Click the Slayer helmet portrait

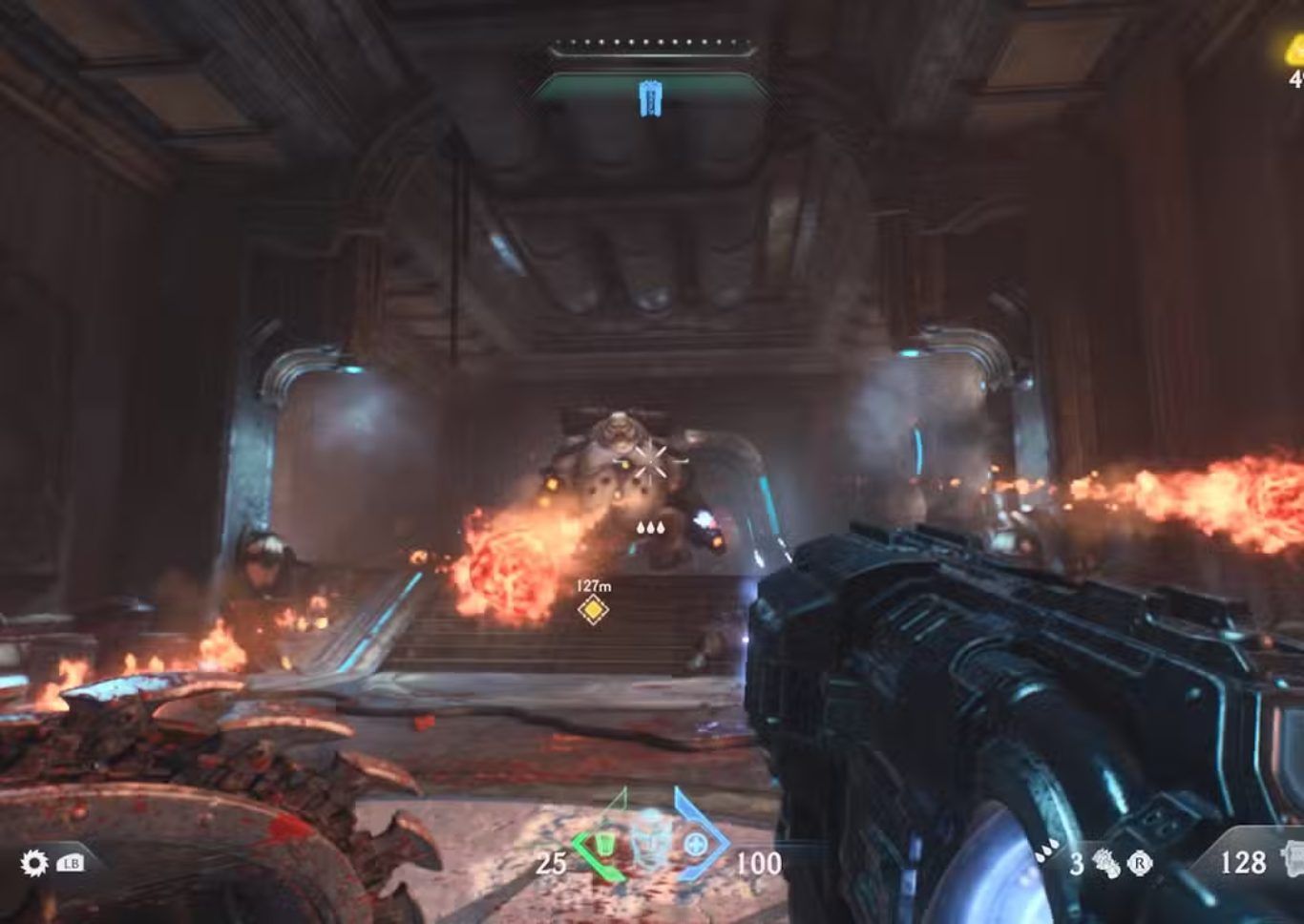point(650,837)
